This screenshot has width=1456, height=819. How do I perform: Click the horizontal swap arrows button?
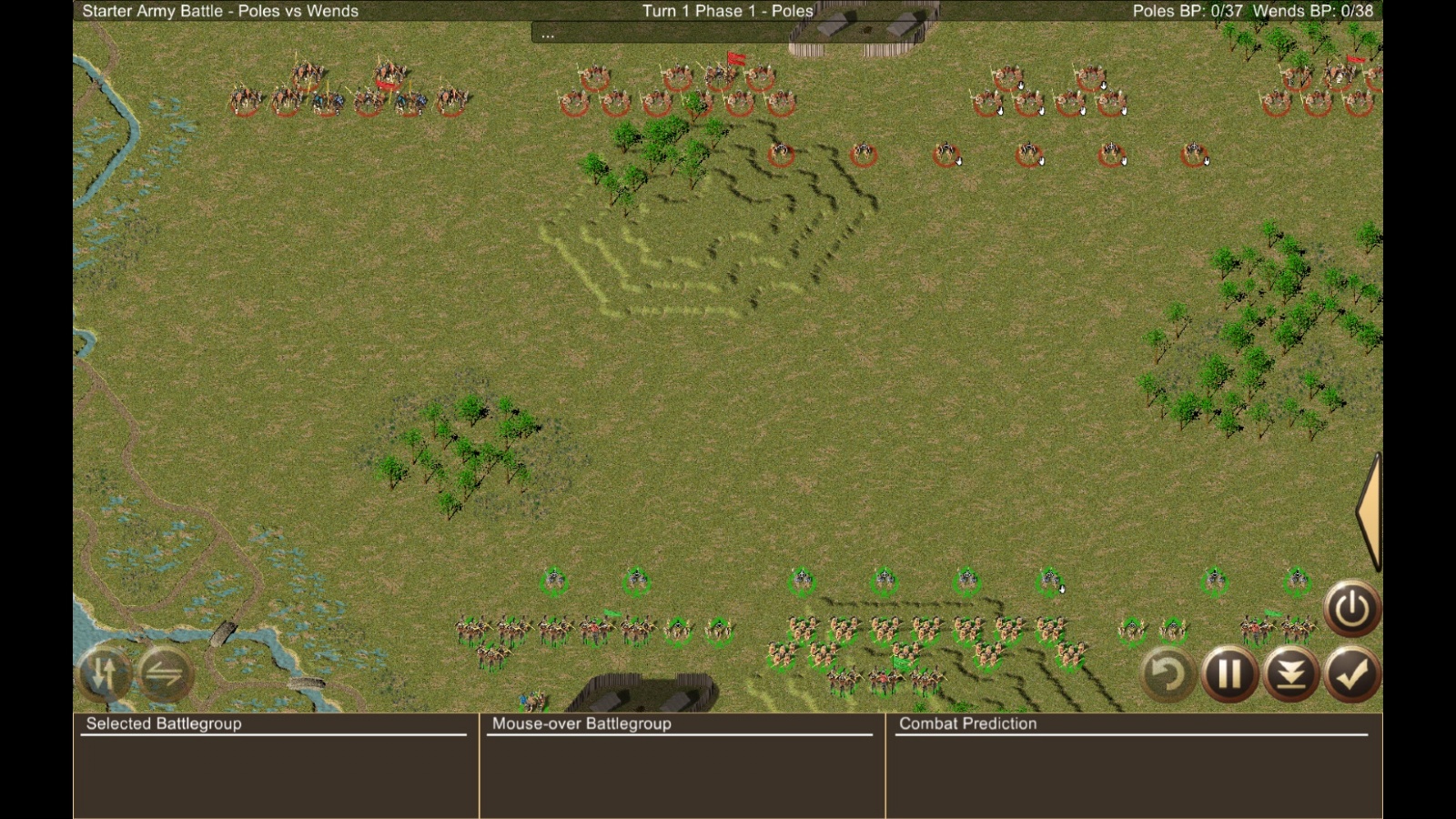click(x=165, y=674)
